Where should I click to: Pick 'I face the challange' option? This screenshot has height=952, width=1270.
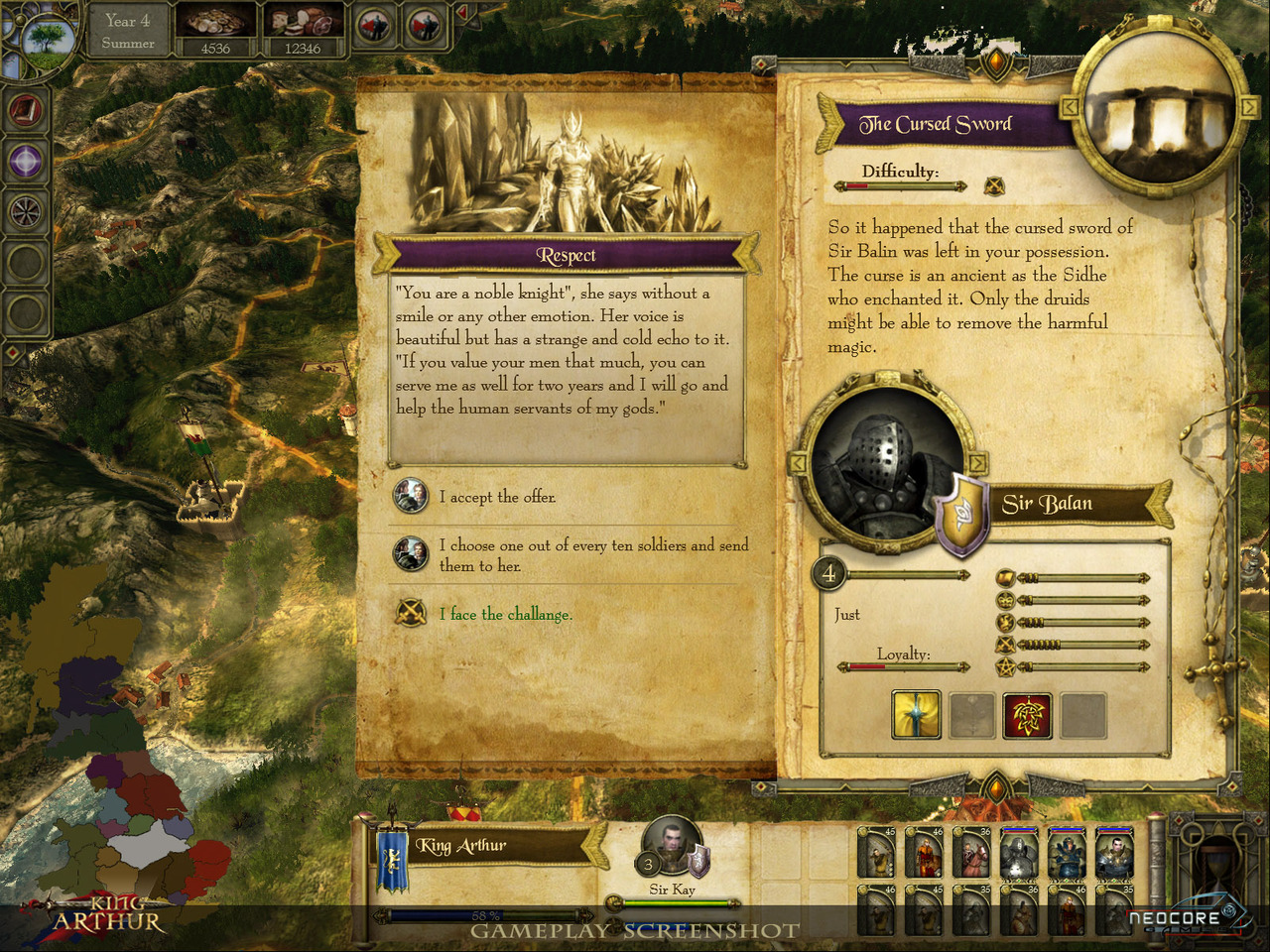pyautogui.click(x=505, y=614)
